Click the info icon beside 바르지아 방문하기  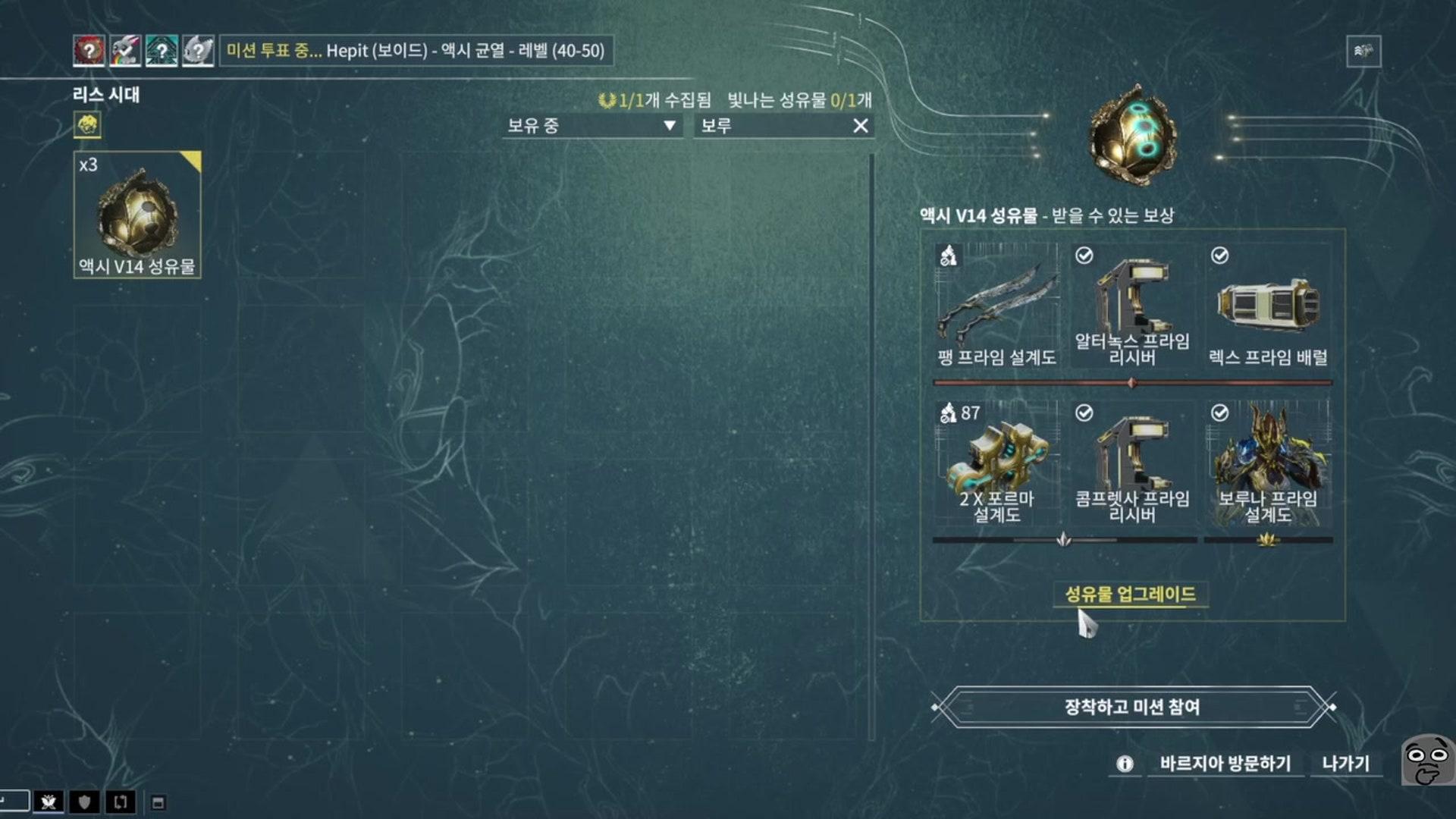pyautogui.click(x=1125, y=764)
